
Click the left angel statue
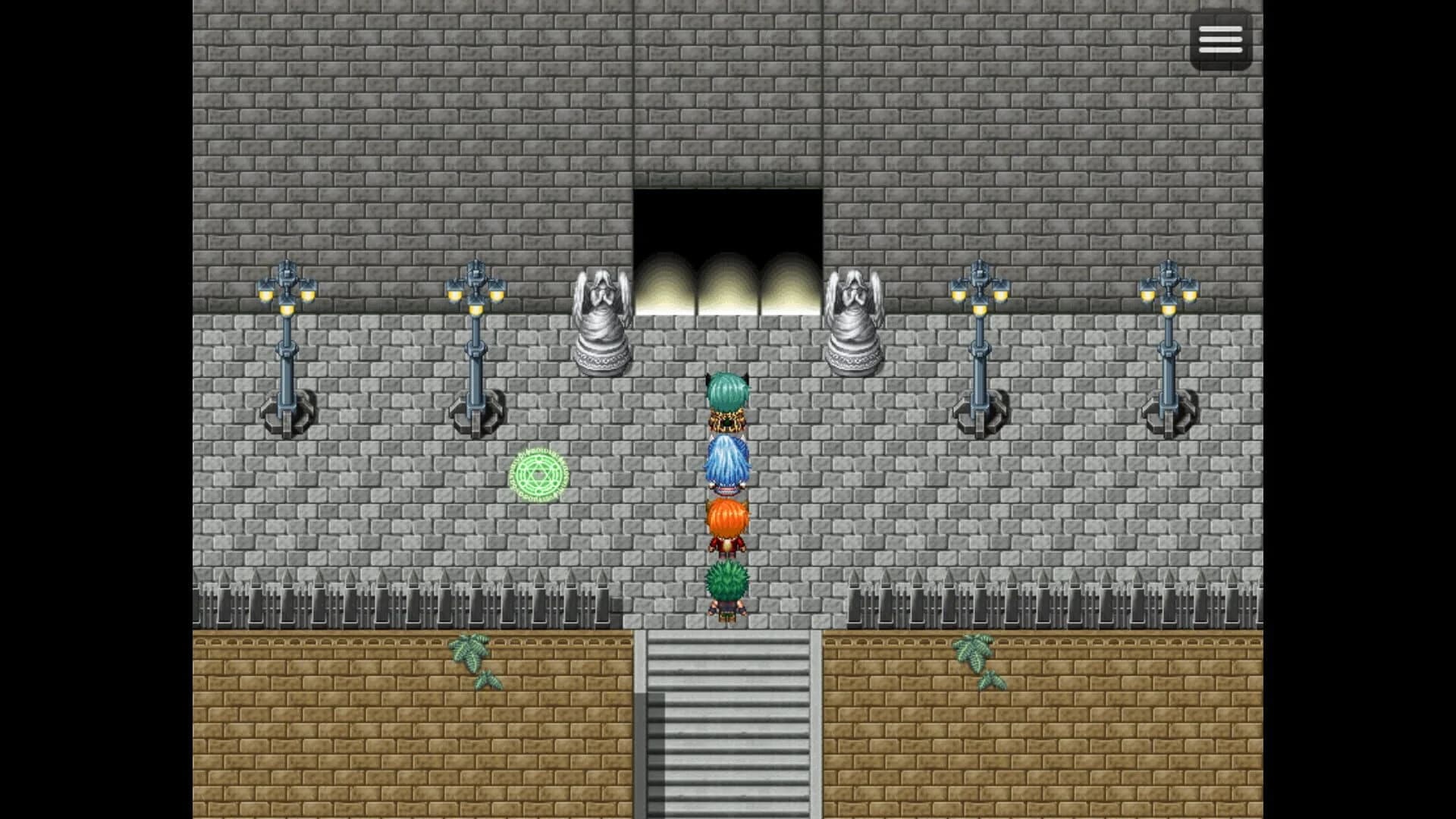(x=601, y=318)
